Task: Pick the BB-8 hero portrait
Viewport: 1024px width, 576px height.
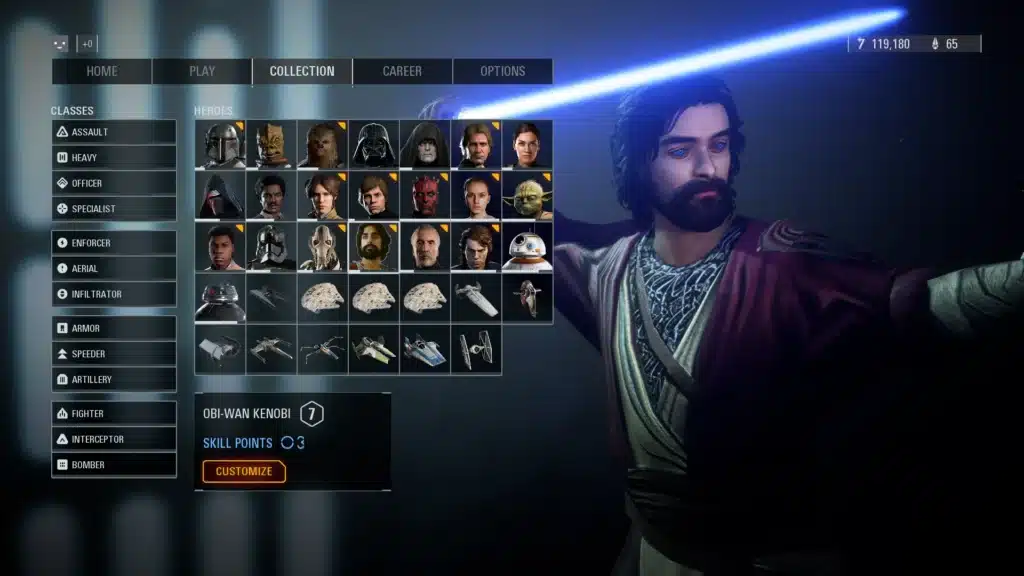Action: pyautogui.click(x=527, y=247)
